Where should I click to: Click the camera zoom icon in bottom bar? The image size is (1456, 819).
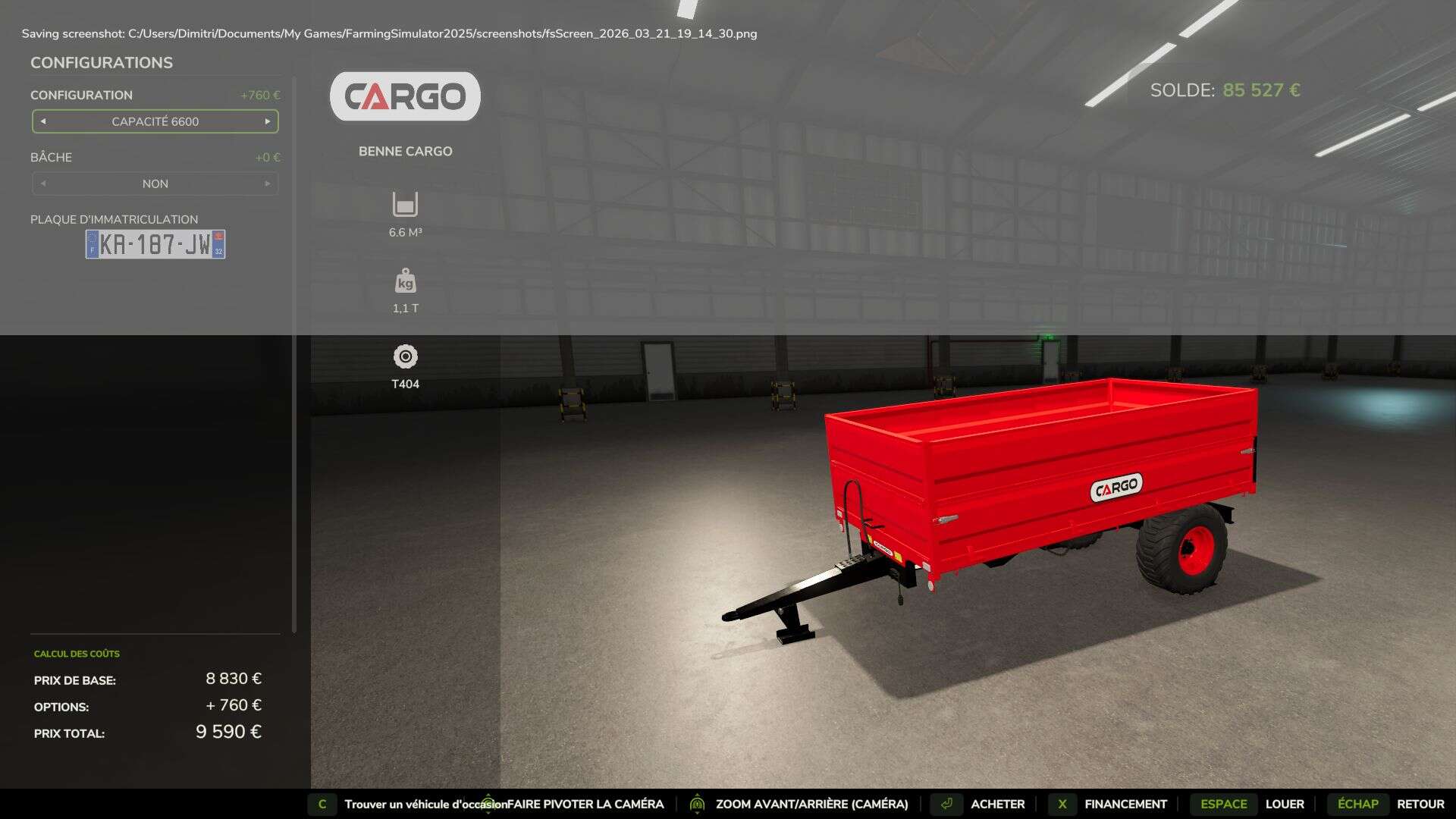[697, 804]
